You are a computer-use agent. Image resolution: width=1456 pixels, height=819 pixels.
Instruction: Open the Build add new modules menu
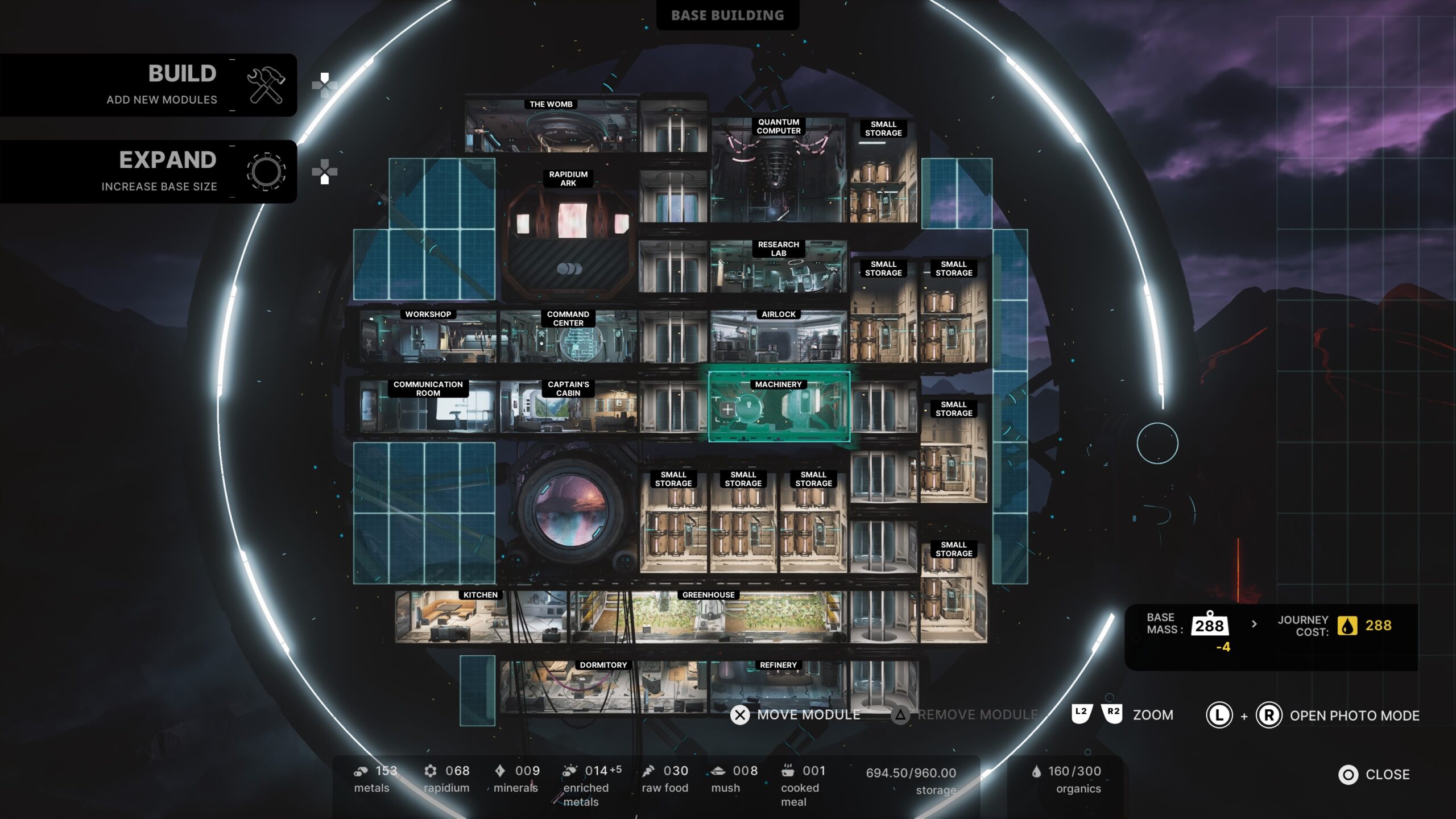(x=149, y=85)
